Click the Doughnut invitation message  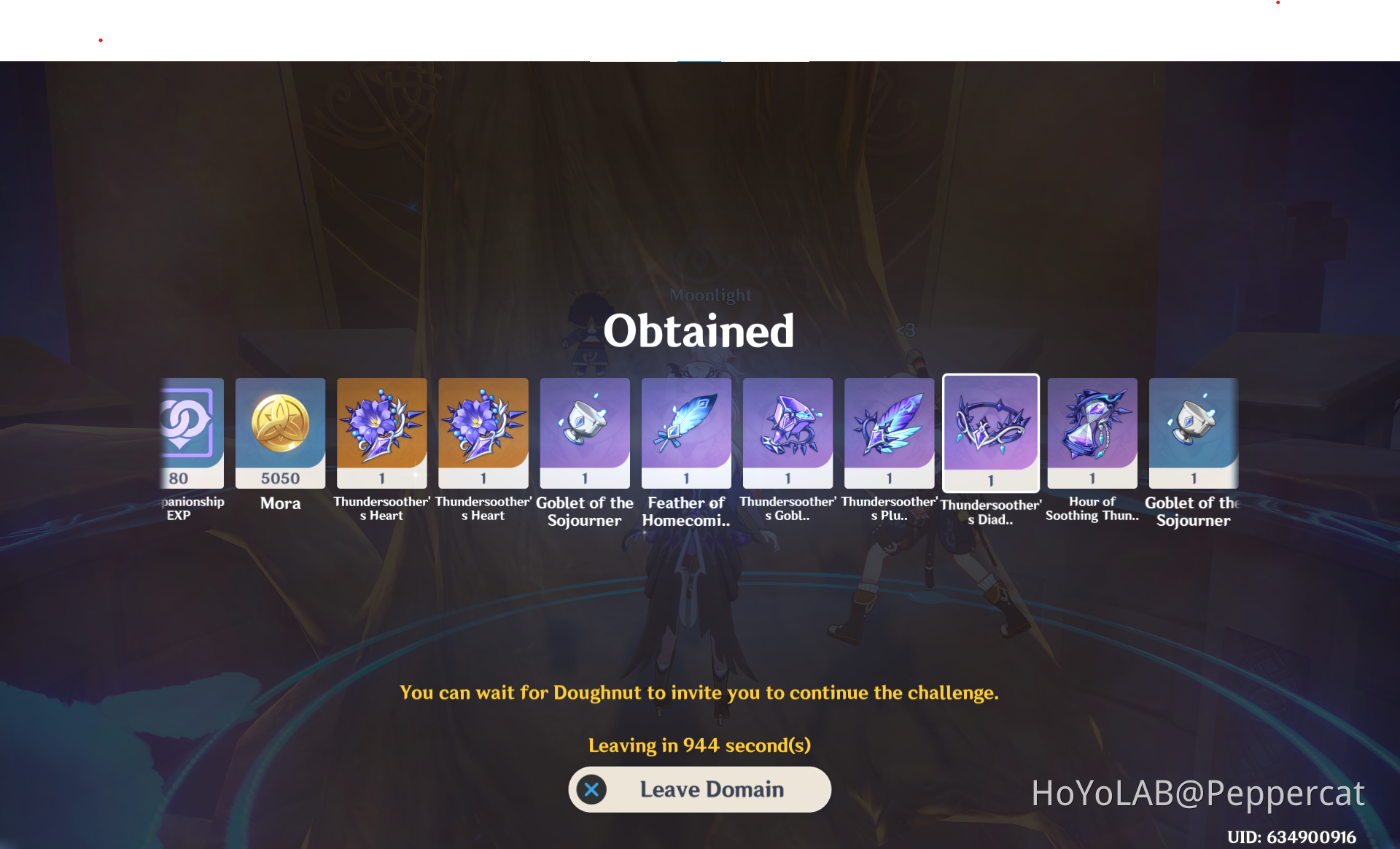pos(699,692)
